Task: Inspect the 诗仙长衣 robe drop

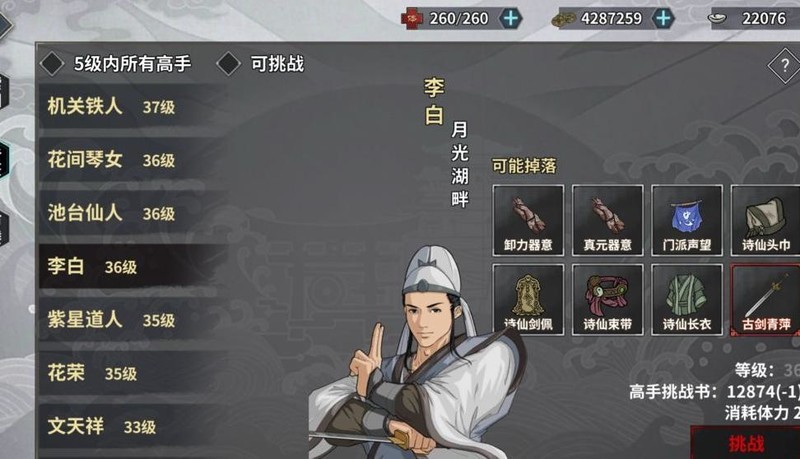Action: tap(686, 299)
